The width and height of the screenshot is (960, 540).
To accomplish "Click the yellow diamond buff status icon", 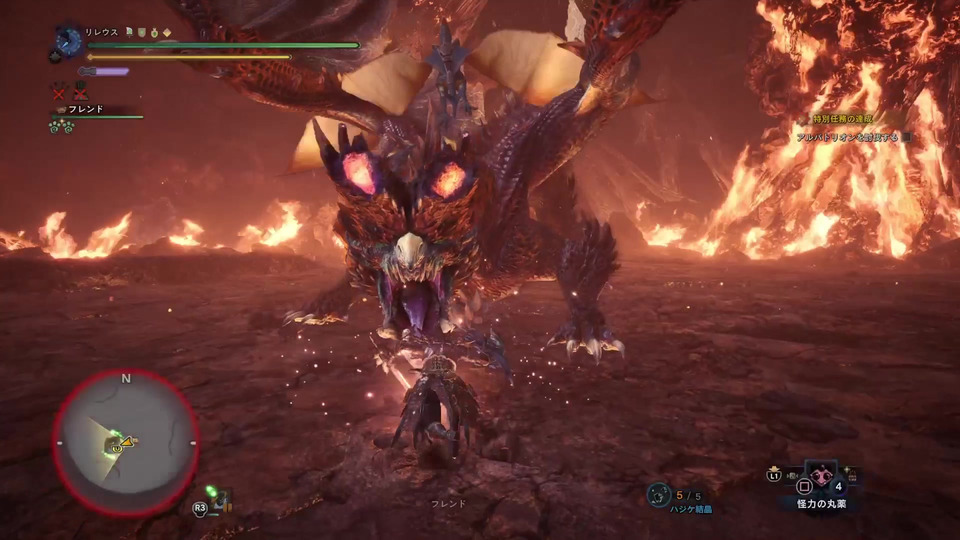I will pos(167,32).
